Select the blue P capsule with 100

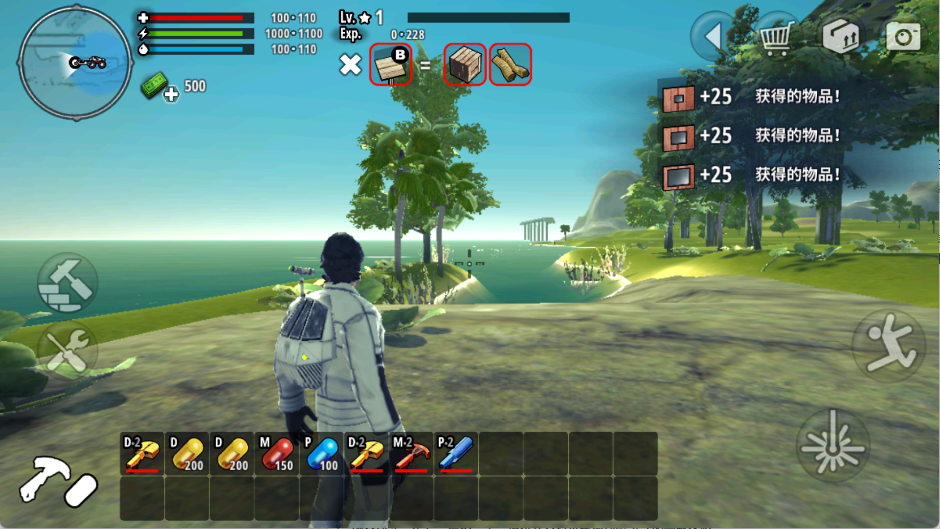pyautogui.click(x=322, y=453)
